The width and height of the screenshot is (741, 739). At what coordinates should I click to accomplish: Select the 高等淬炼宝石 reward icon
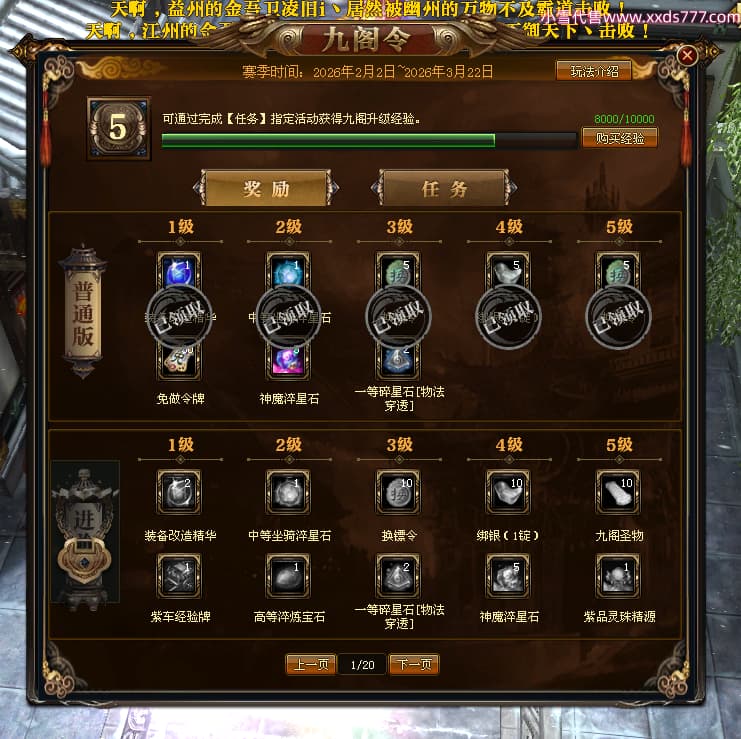tap(289, 576)
